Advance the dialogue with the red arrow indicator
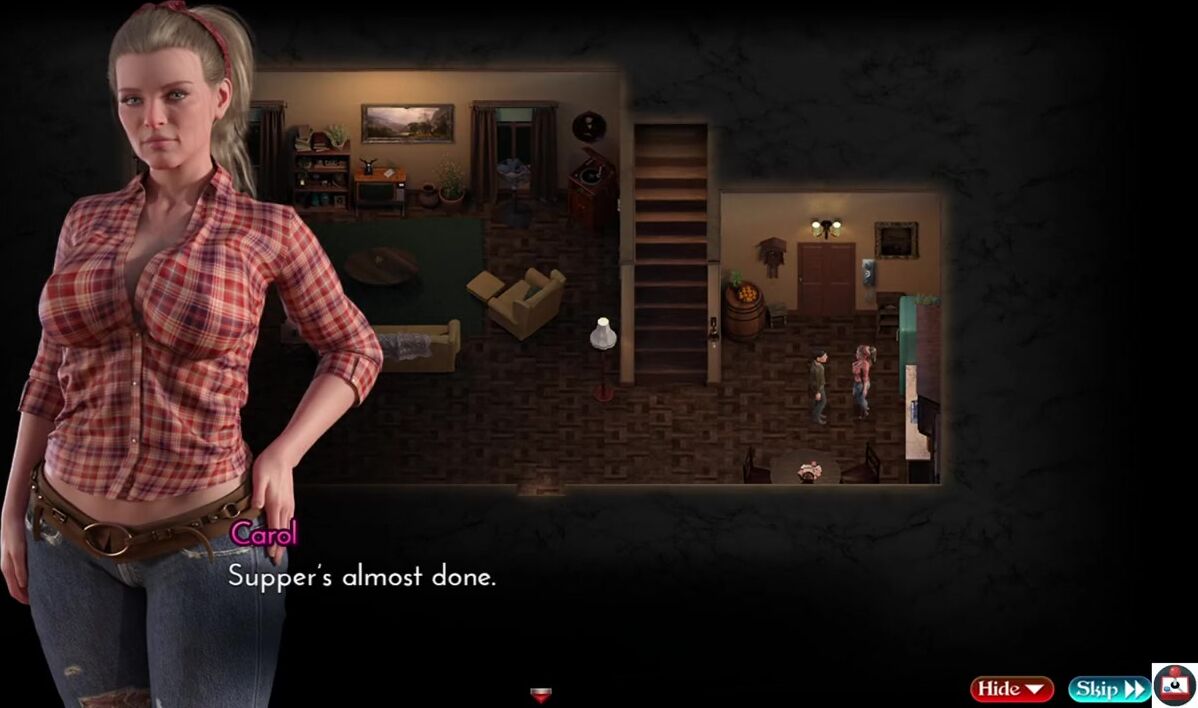The image size is (1198, 708). click(x=541, y=695)
